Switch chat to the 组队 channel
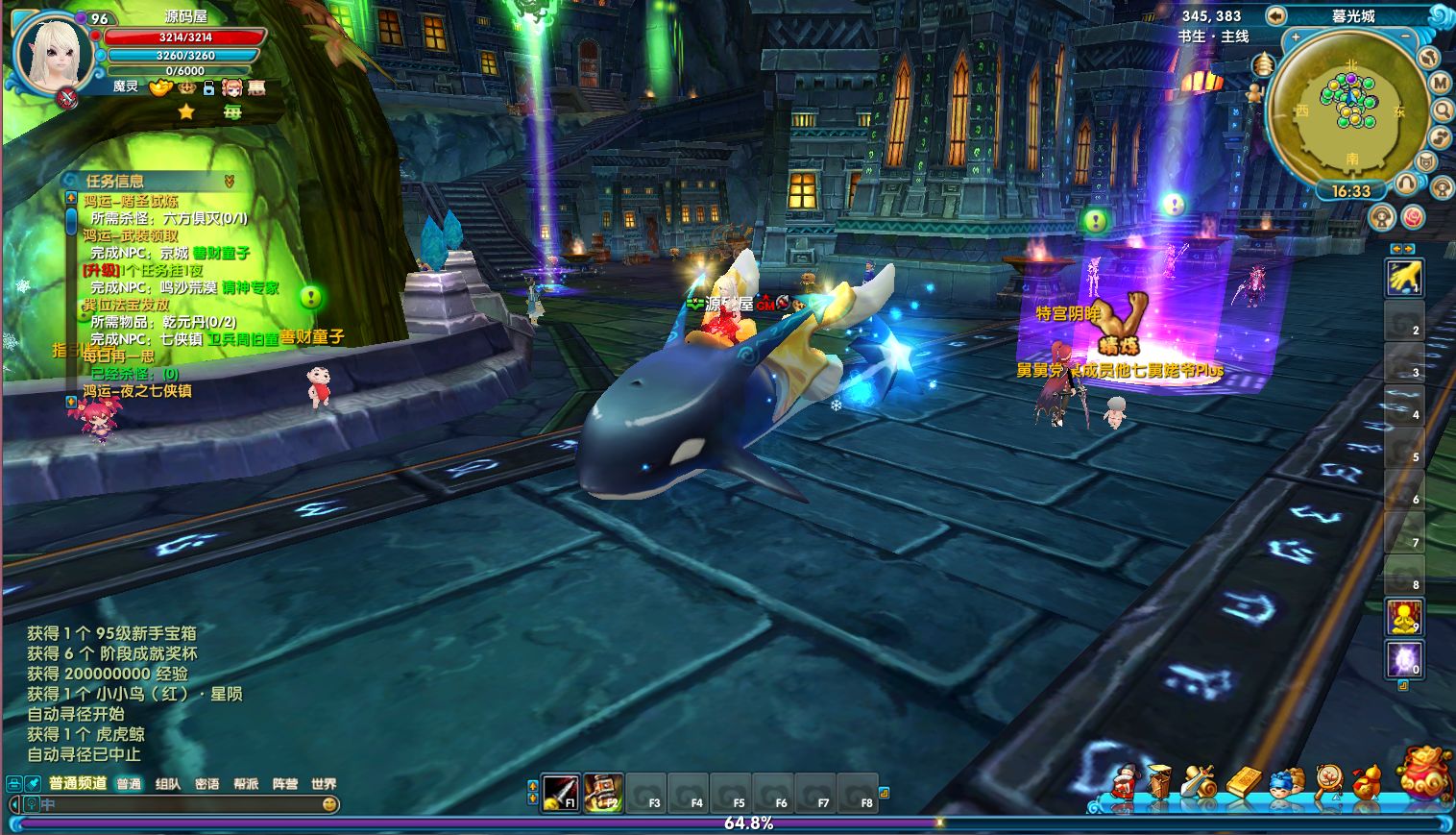The width and height of the screenshot is (1456, 835). (168, 784)
